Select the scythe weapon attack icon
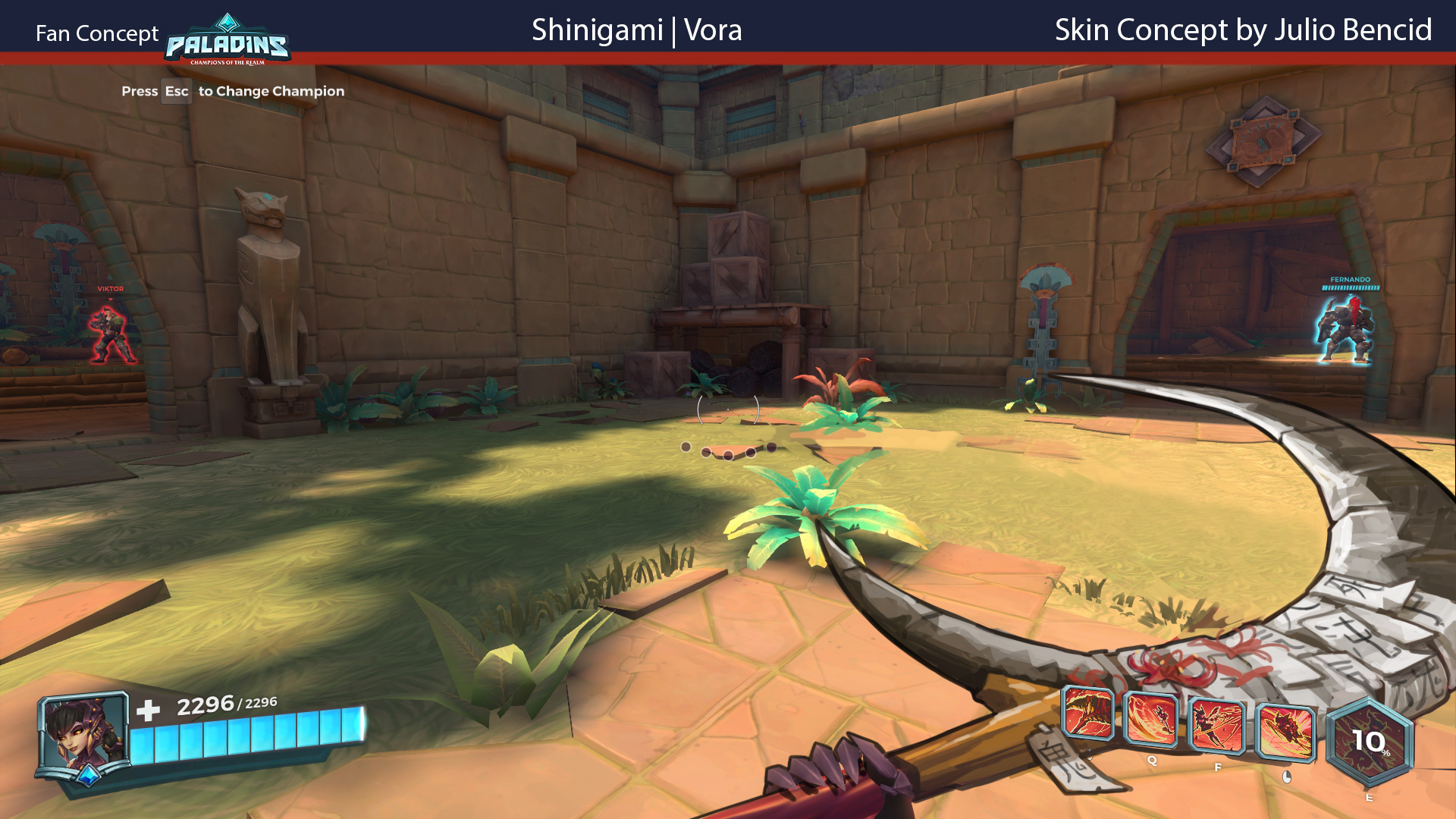Screen dimensions: 1456x819 coord(1087,713)
